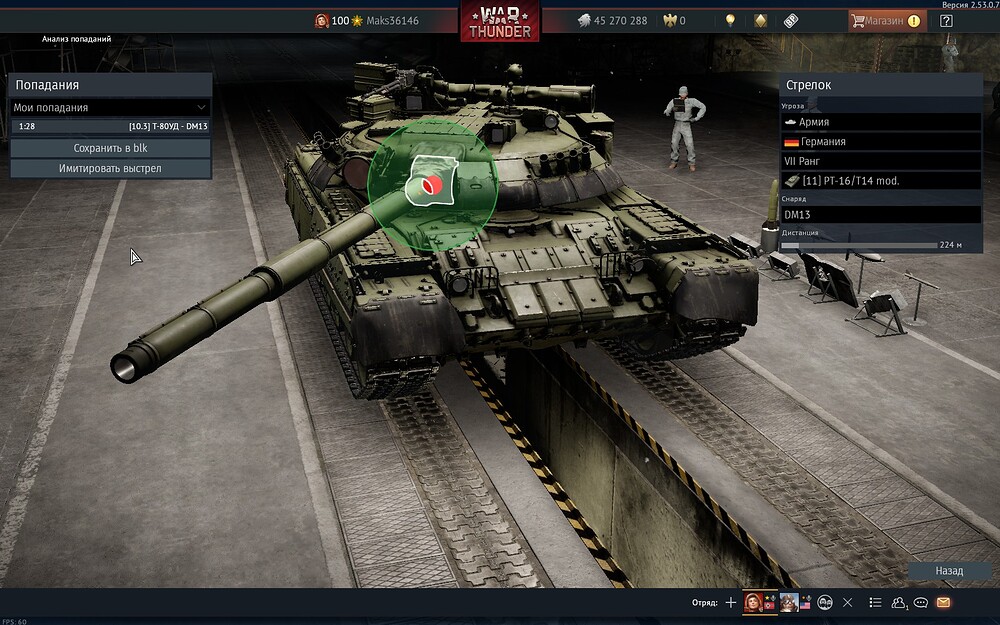
Task: Change the threat type "Армия" selector
Action: point(880,122)
